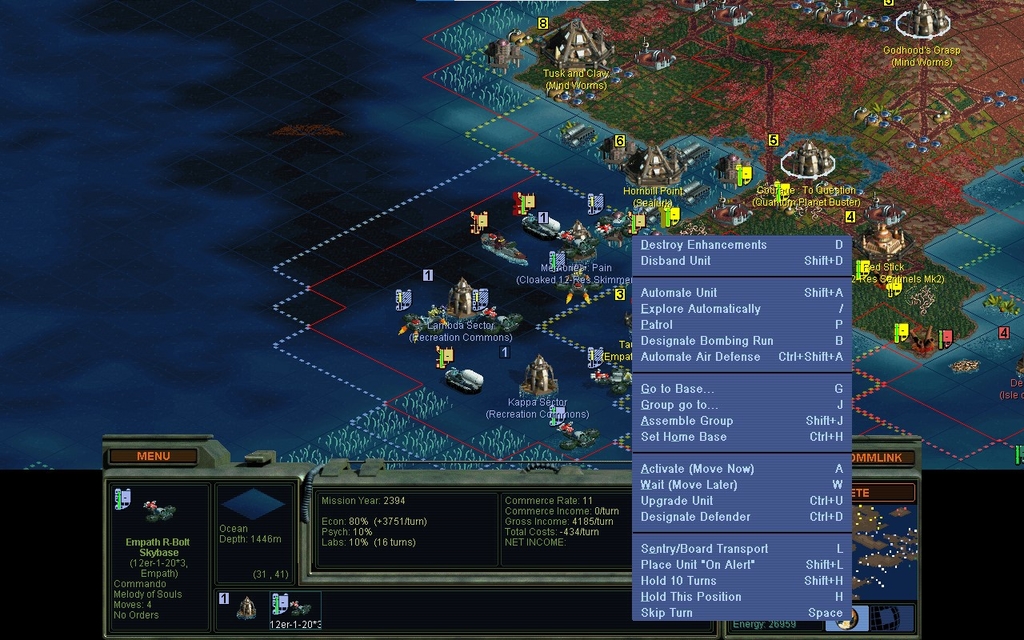Open the MENU button
The height and width of the screenshot is (640, 1024).
[x=153, y=456]
